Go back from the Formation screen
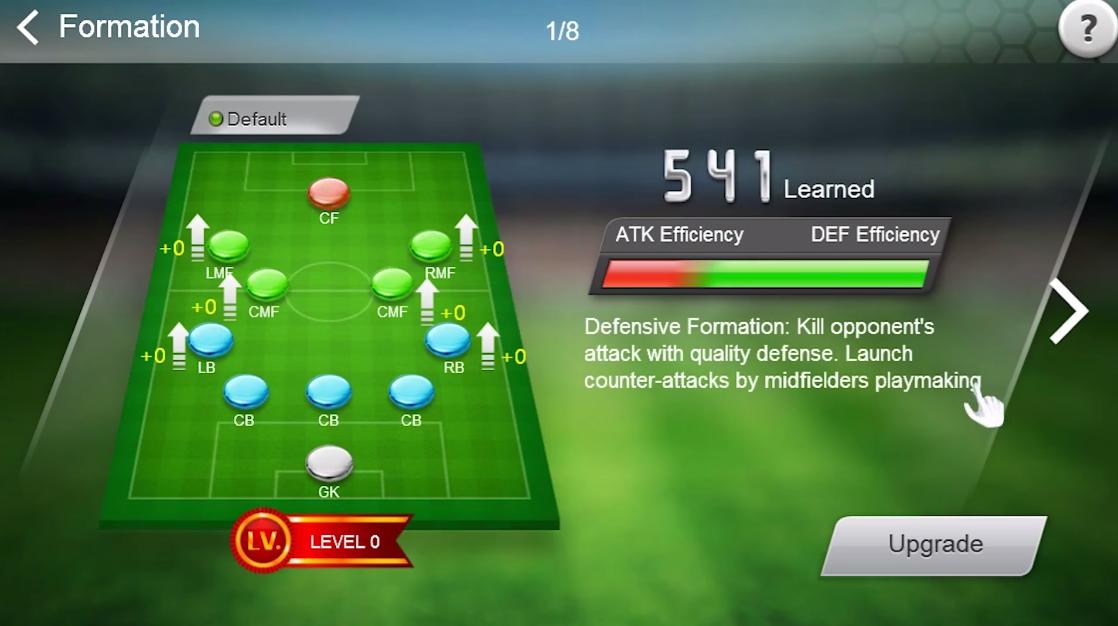1118x626 pixels. pyautogui.click(x=28, y=27)
